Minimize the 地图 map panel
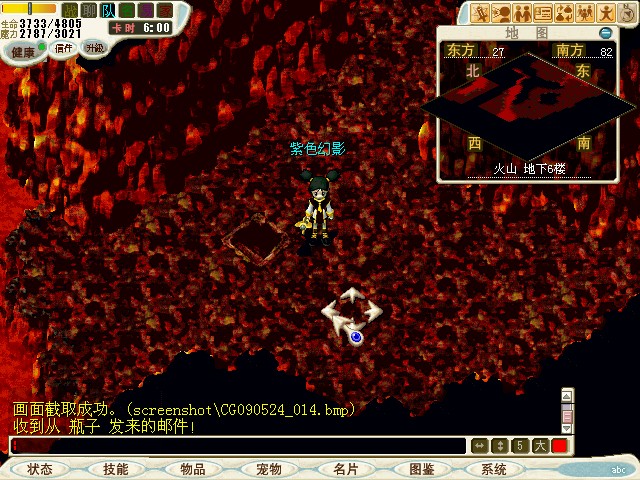This screenshot has width=640, height=480. [x=606, y=33]
